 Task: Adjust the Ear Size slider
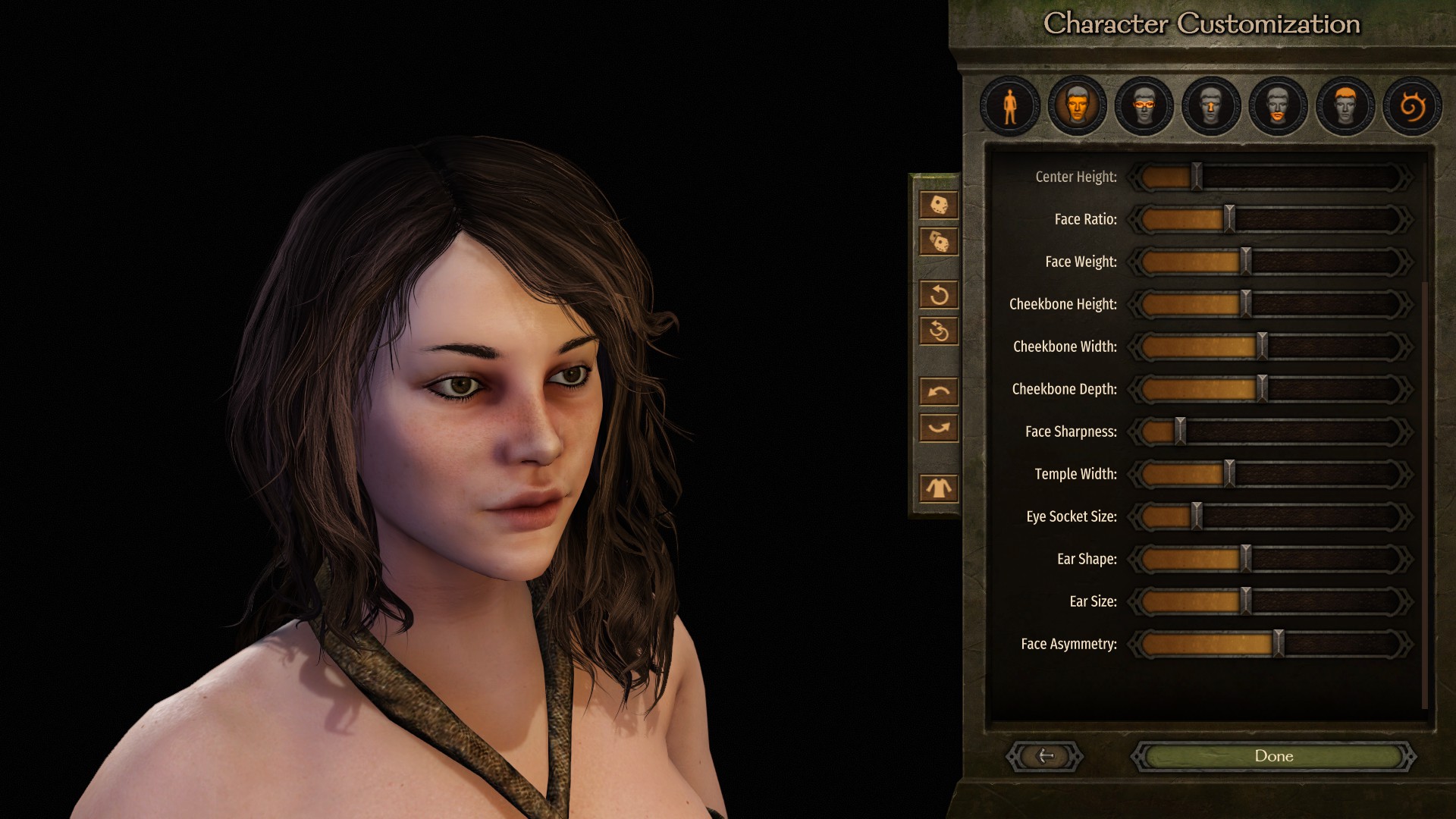pos(1245,601)
